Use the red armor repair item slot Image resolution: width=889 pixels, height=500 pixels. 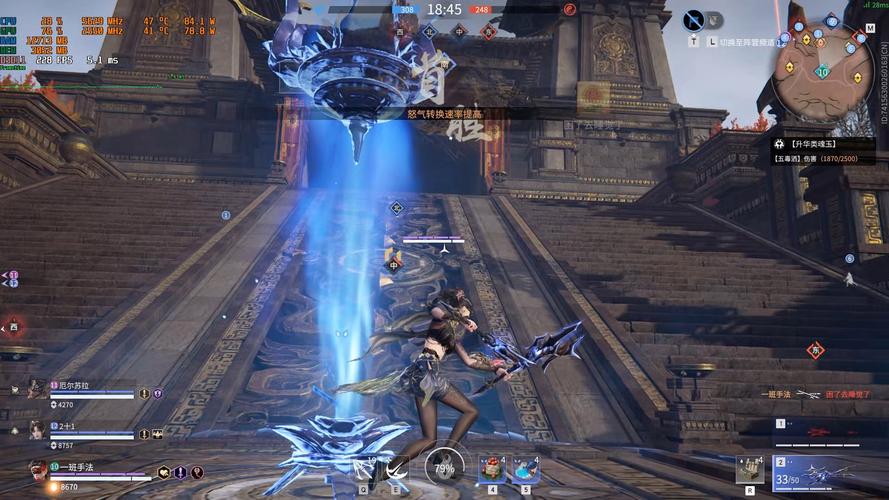pyautogui.click(x=492, y=468)
